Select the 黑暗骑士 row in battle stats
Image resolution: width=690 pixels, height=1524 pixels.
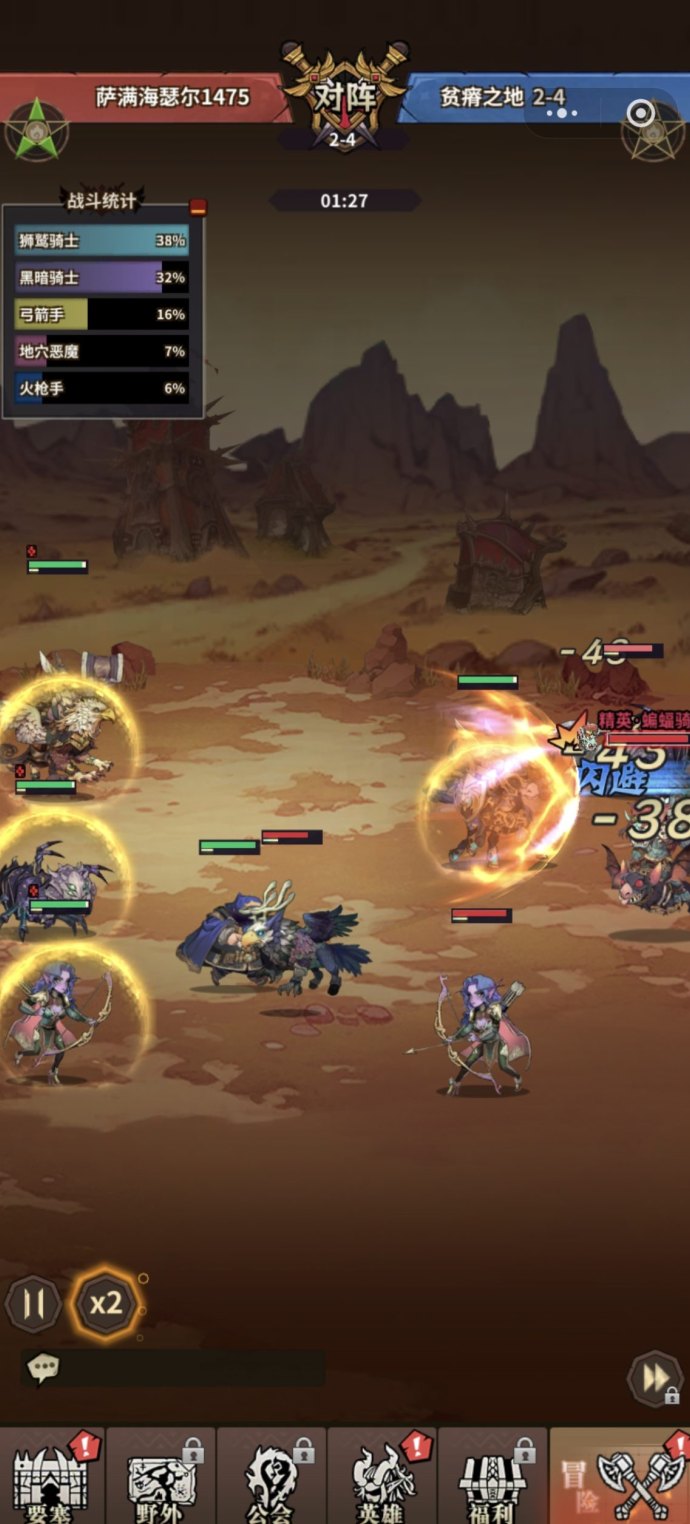[102, 278]
